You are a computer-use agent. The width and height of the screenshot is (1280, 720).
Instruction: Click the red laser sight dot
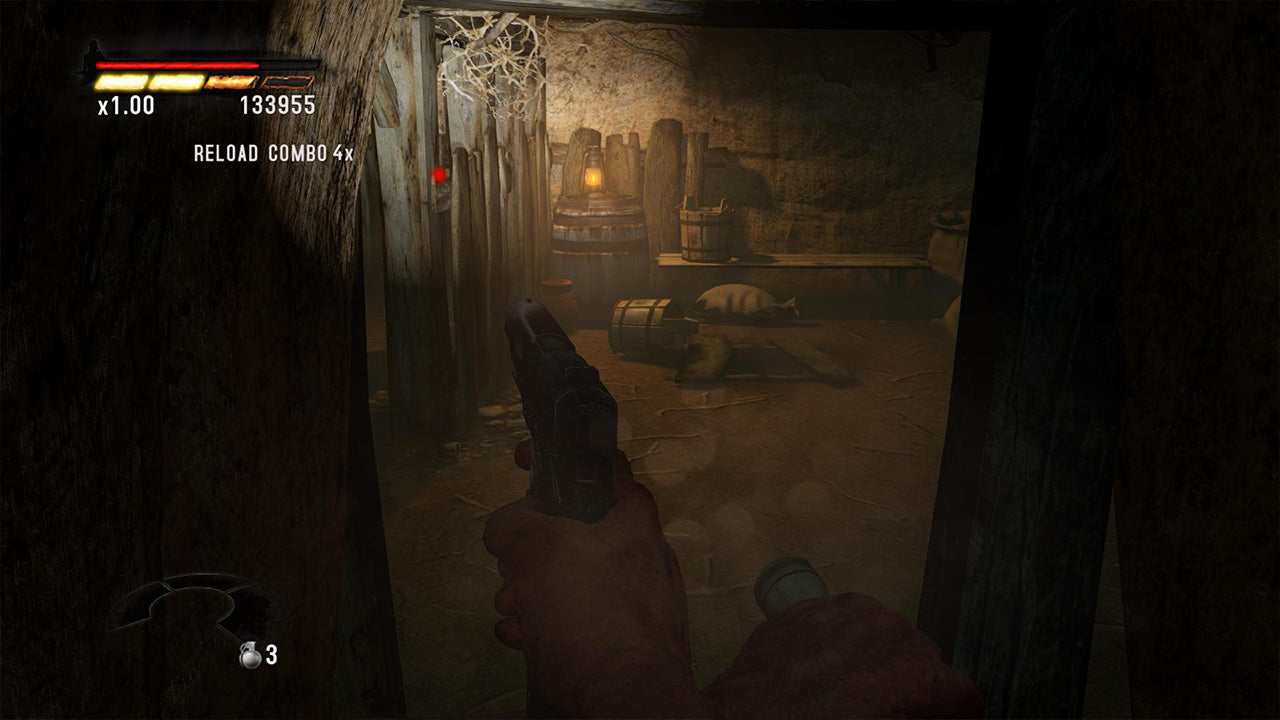pos(438,173)
